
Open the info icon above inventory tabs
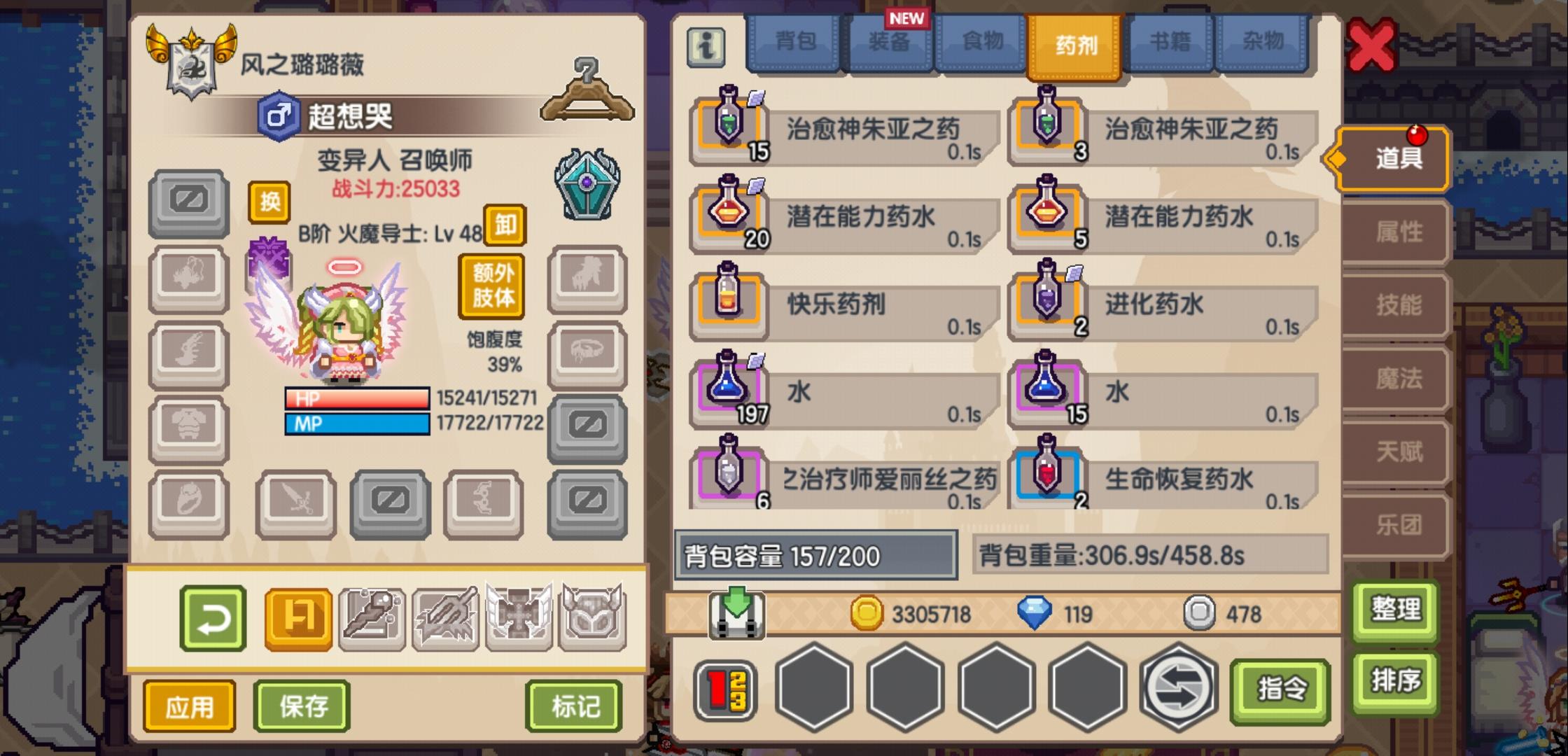(x=706, y=45)
